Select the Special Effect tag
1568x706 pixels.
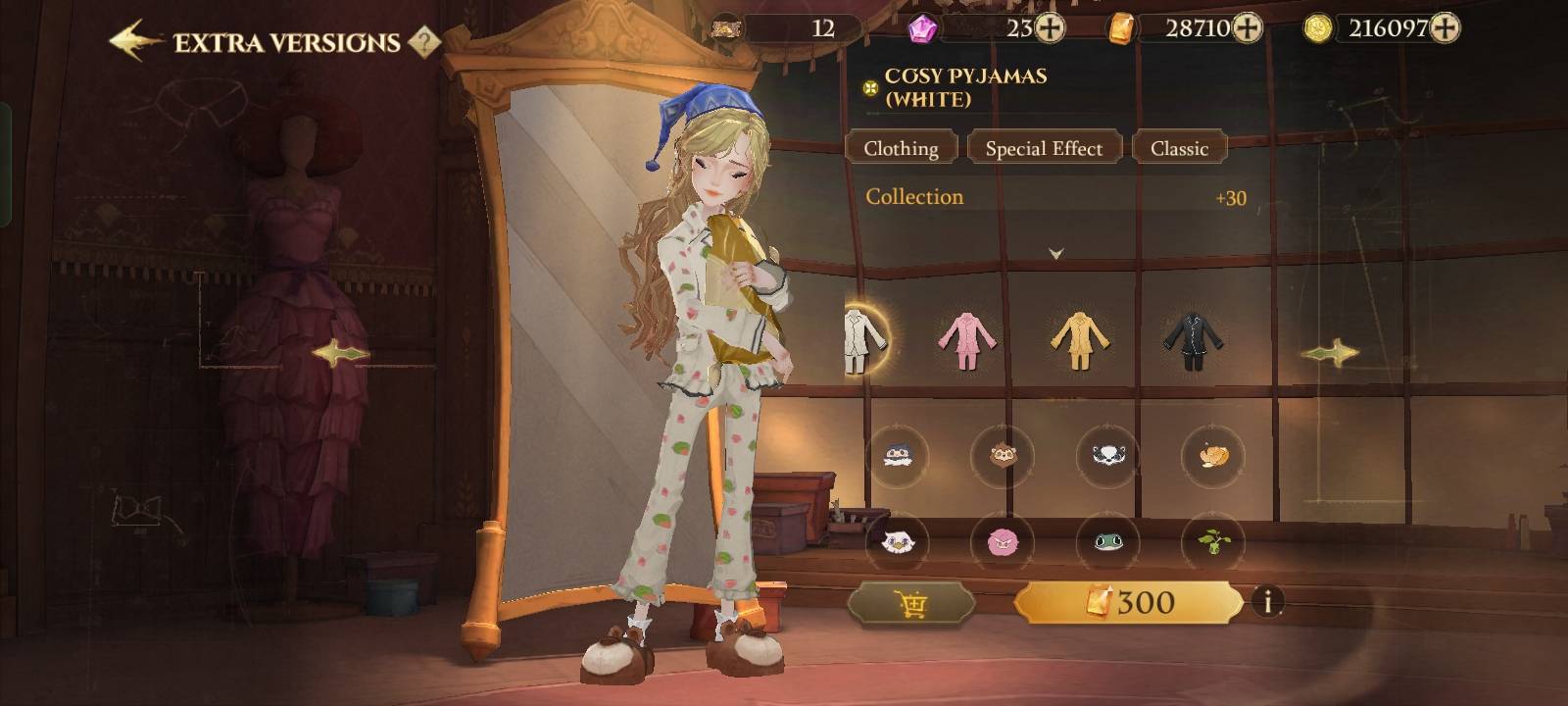[1044, 148]
